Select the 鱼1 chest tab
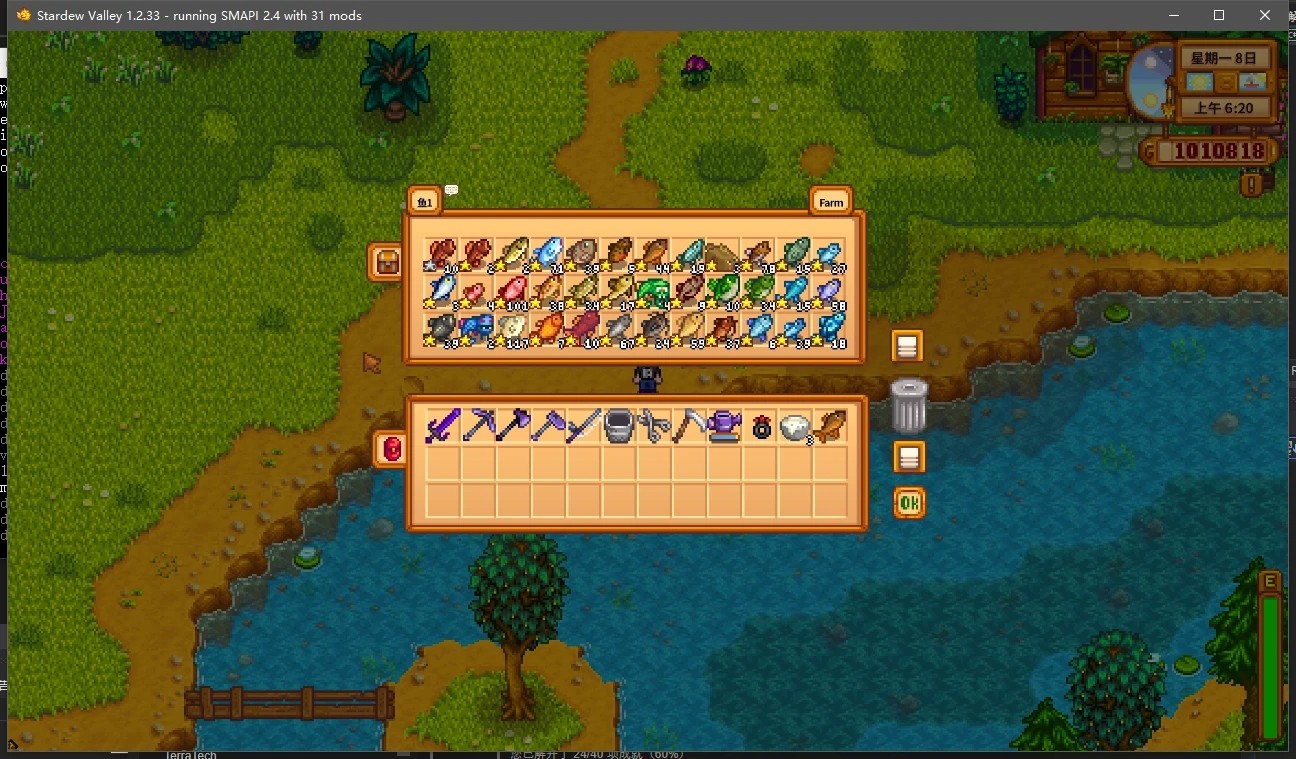 coord(424,201)
